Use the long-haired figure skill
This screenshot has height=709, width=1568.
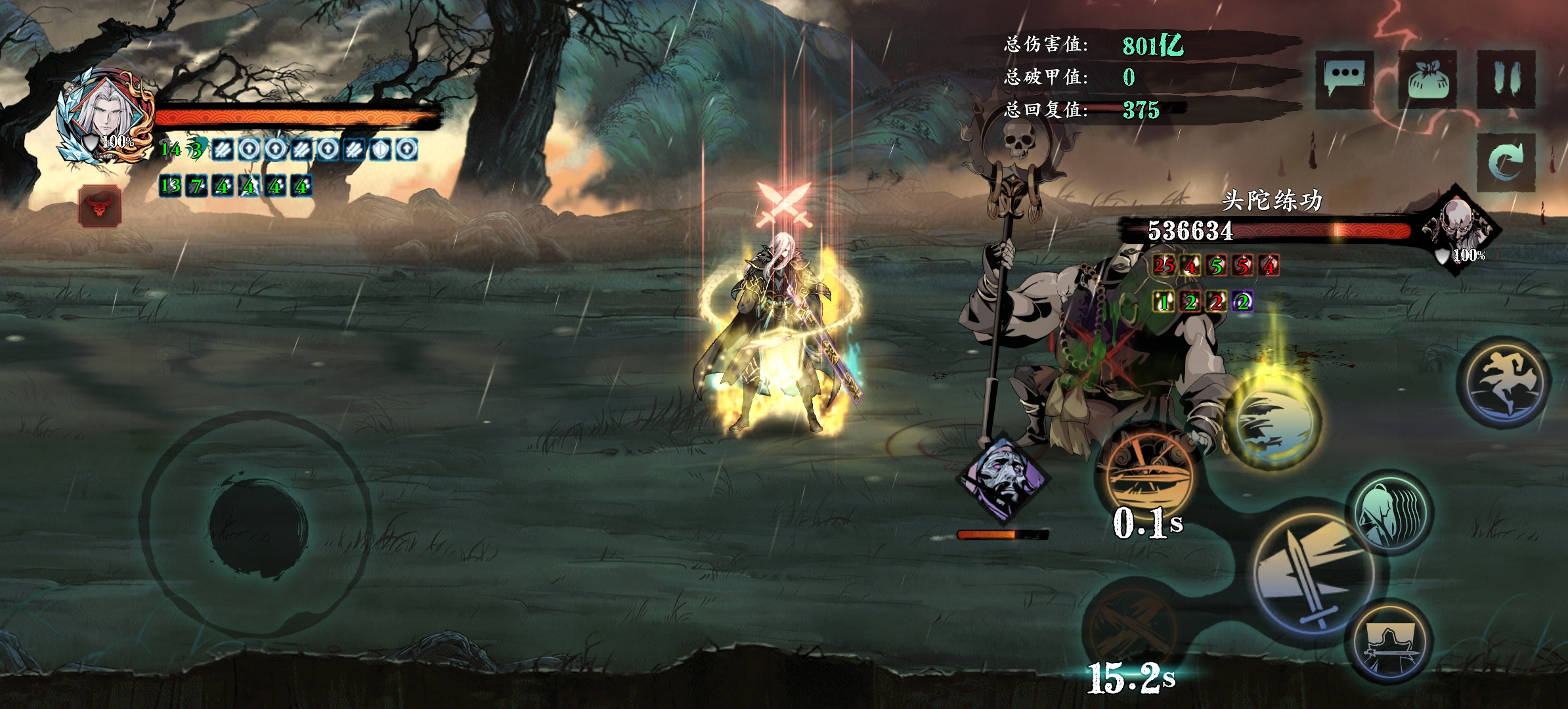[1389, 513]
